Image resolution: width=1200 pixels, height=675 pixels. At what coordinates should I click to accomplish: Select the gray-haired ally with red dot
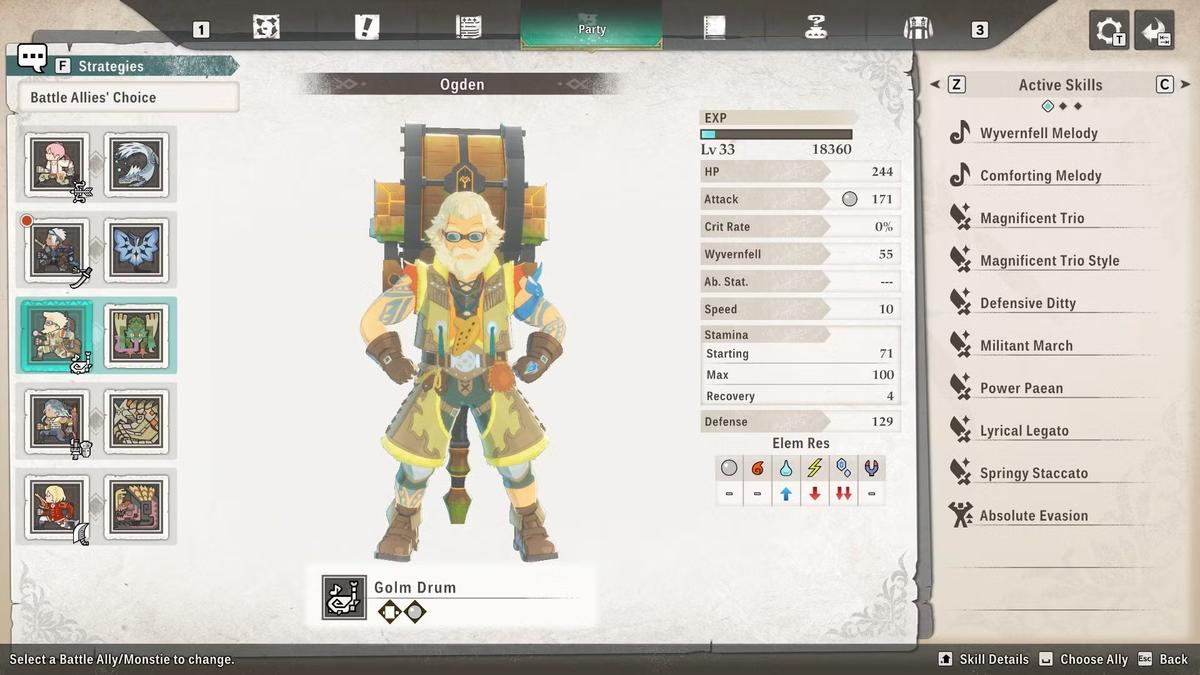tap(57, 248)
